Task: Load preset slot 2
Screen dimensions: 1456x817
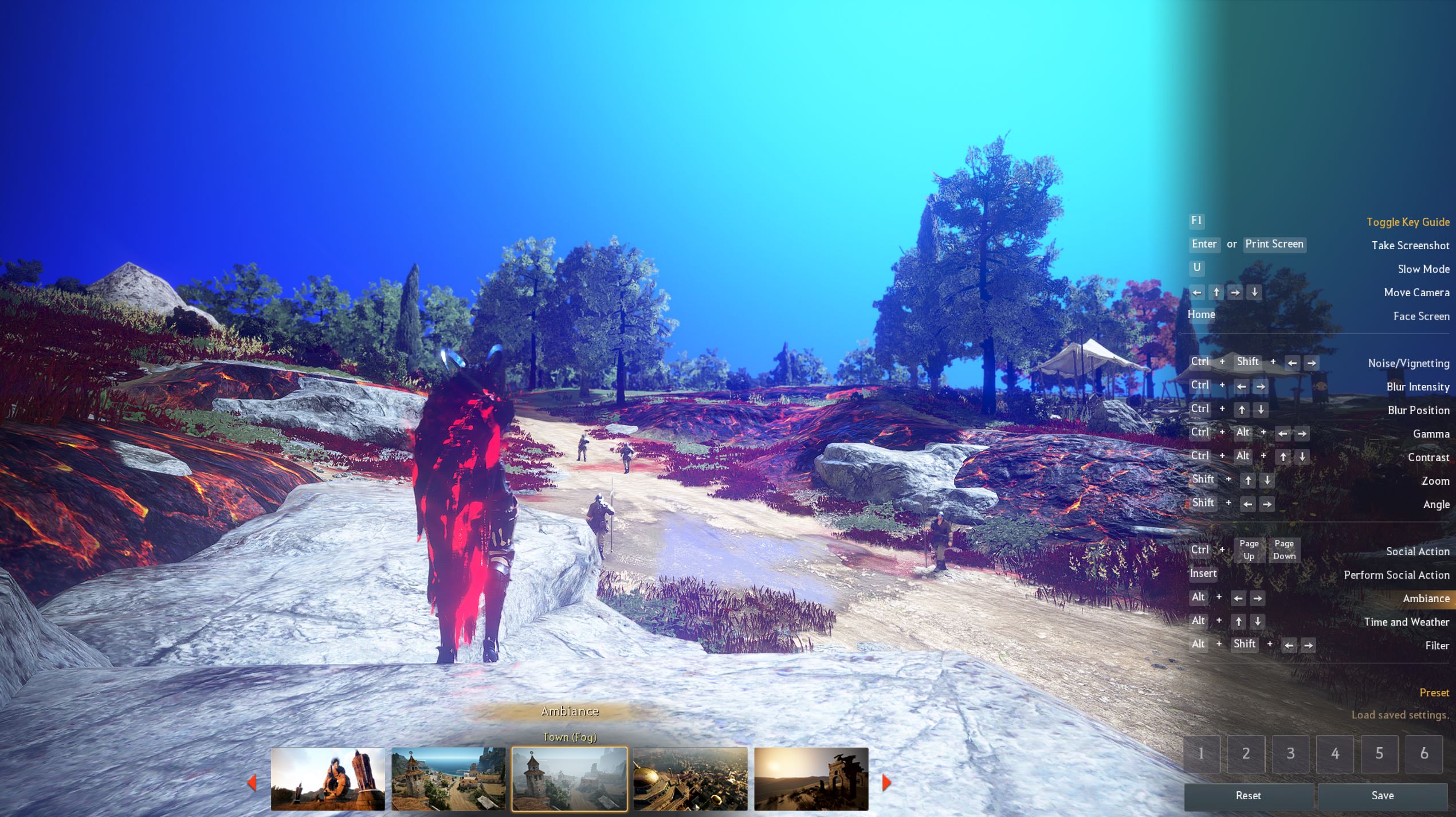Action: [1246, 753]
